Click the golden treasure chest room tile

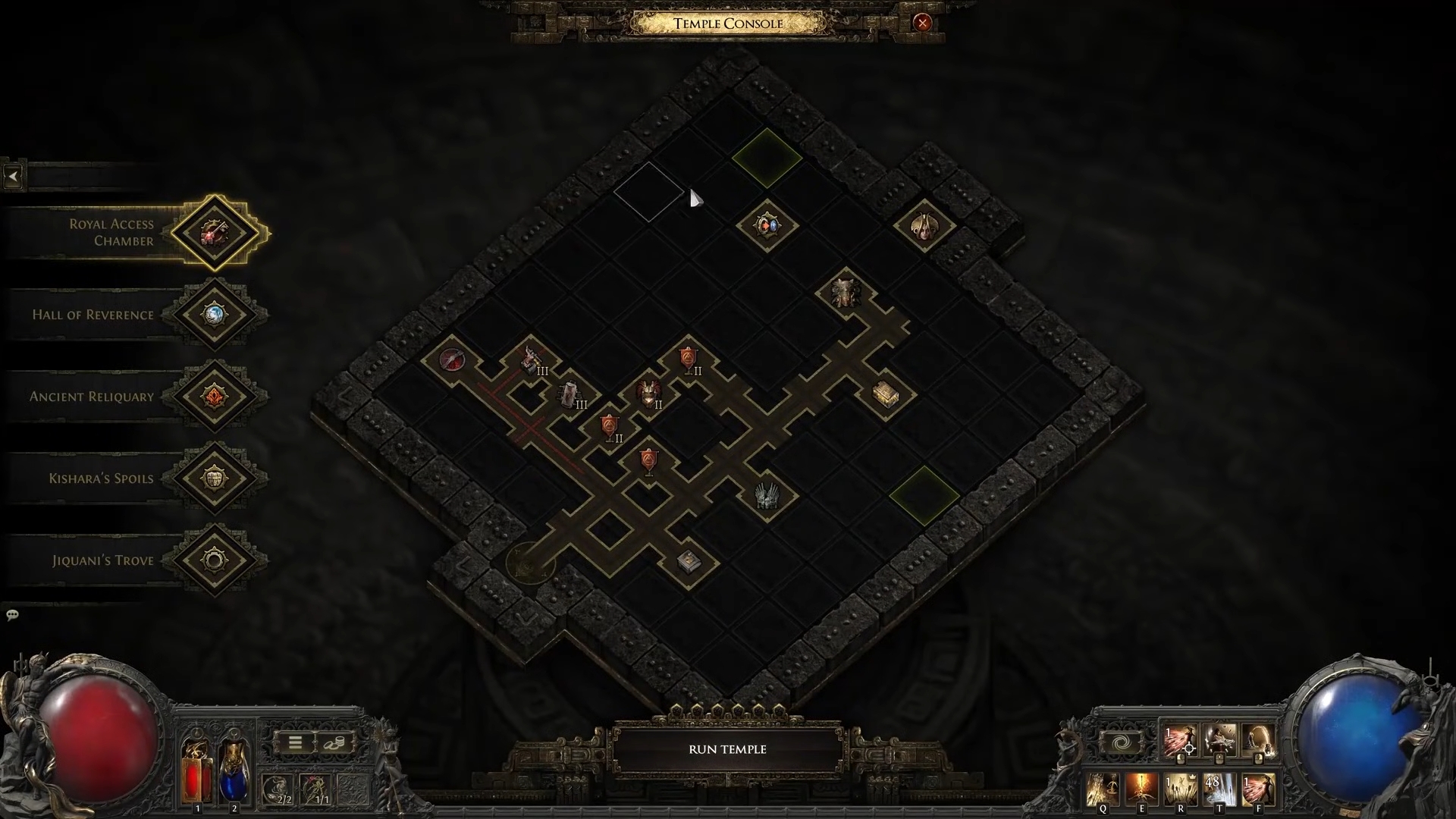tap(885, 394)
